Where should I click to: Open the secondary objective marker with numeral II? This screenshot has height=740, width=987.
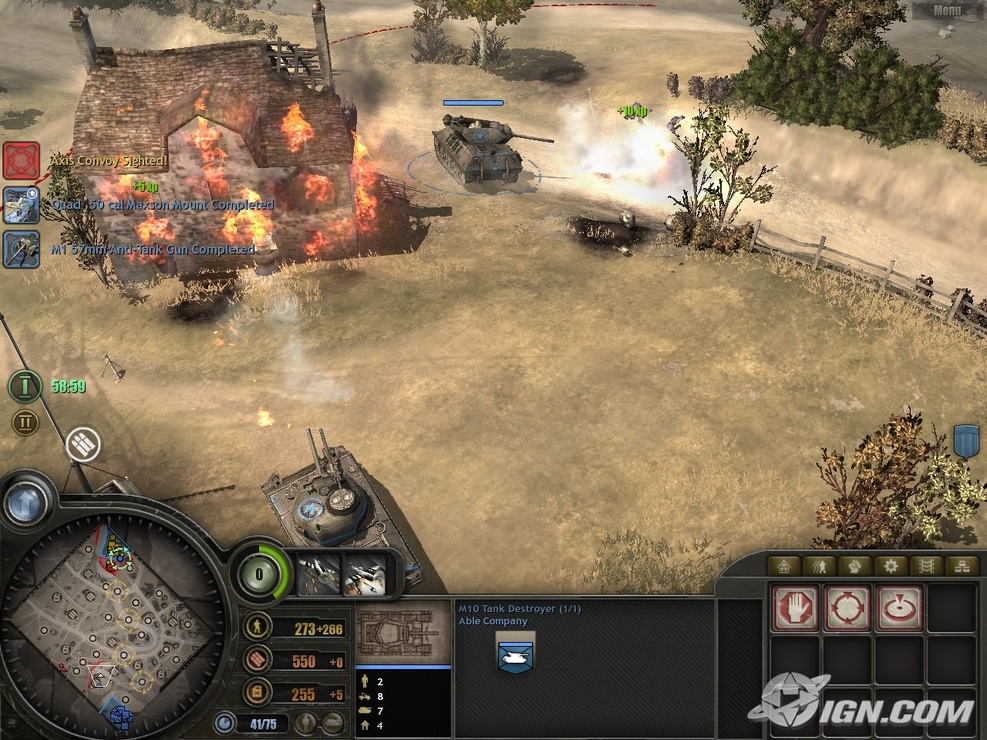click(x=26, y=422)
